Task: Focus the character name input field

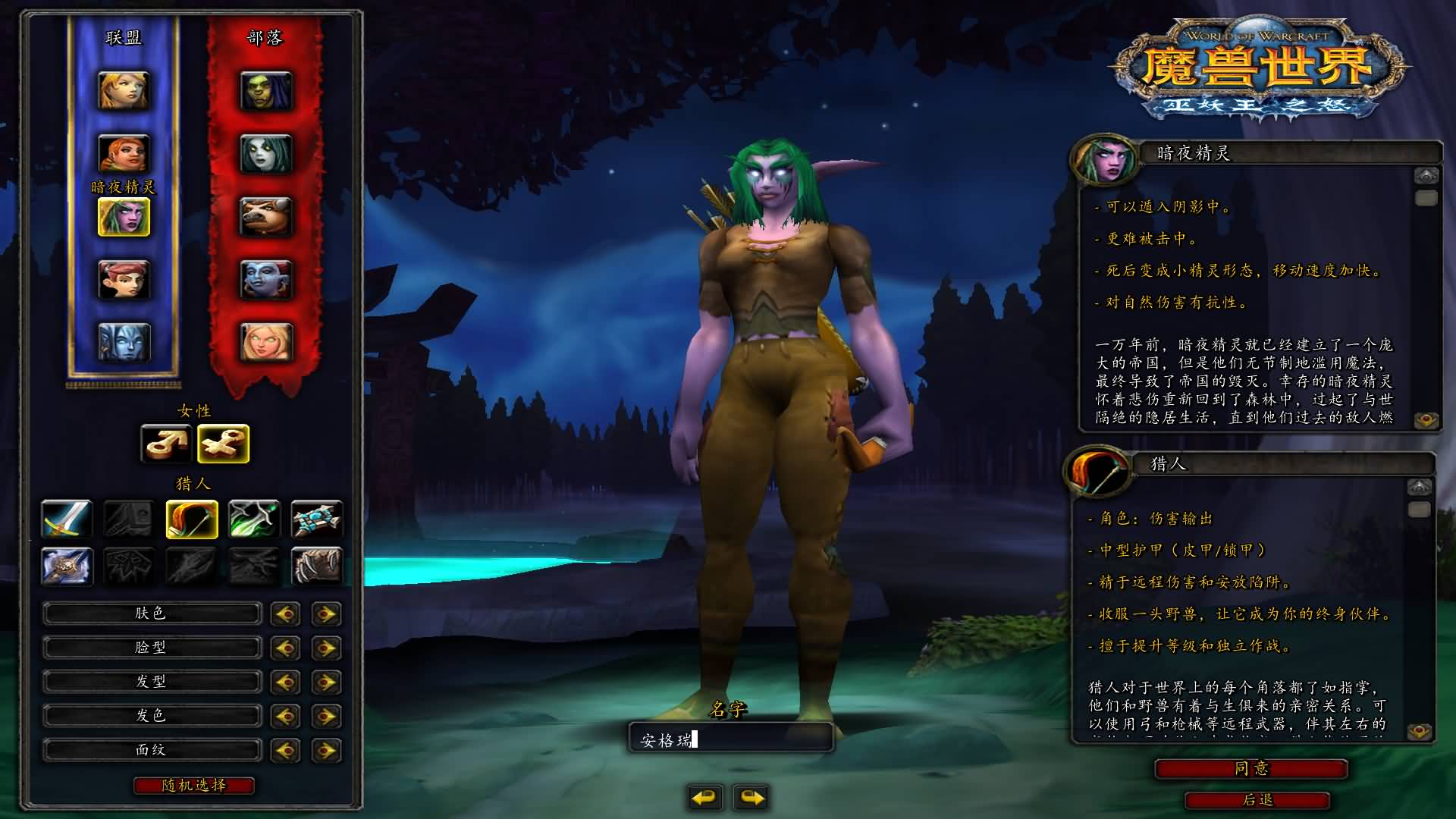Action: (x=731, y=739)
